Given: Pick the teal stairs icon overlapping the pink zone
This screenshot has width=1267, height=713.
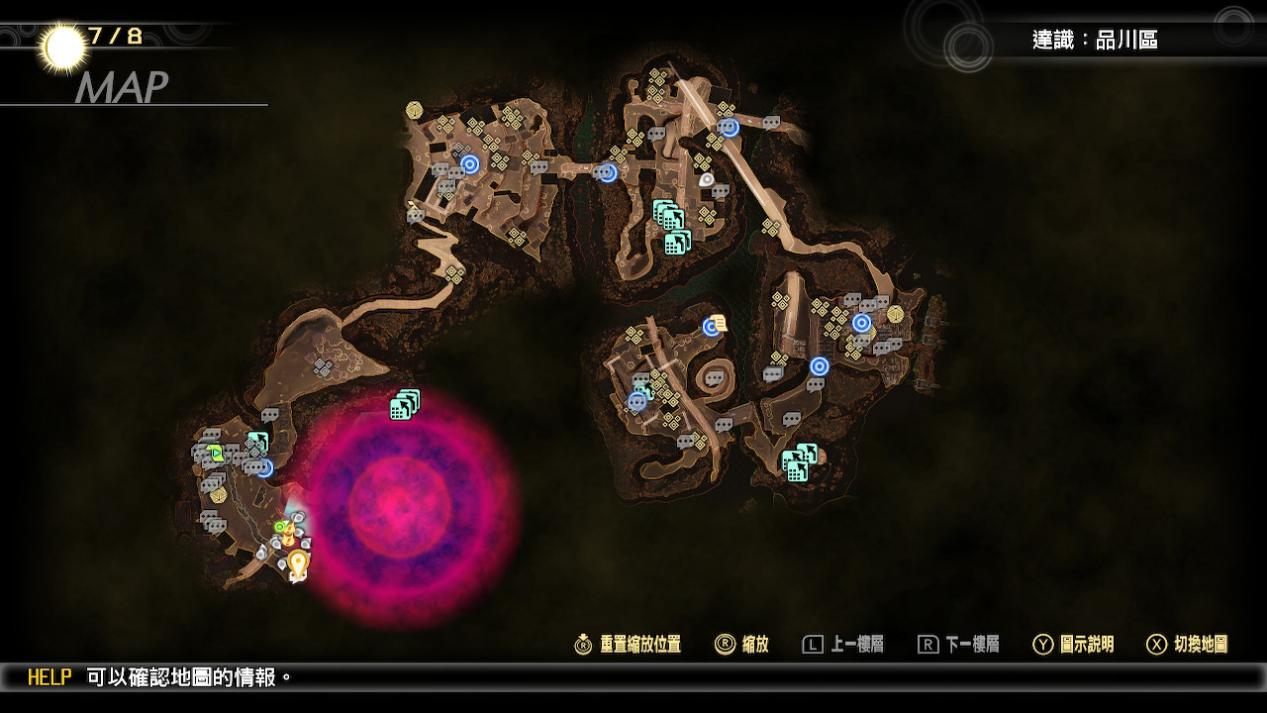Looking at the screenshot, I should pyautogui.click(x=404, y=404).
